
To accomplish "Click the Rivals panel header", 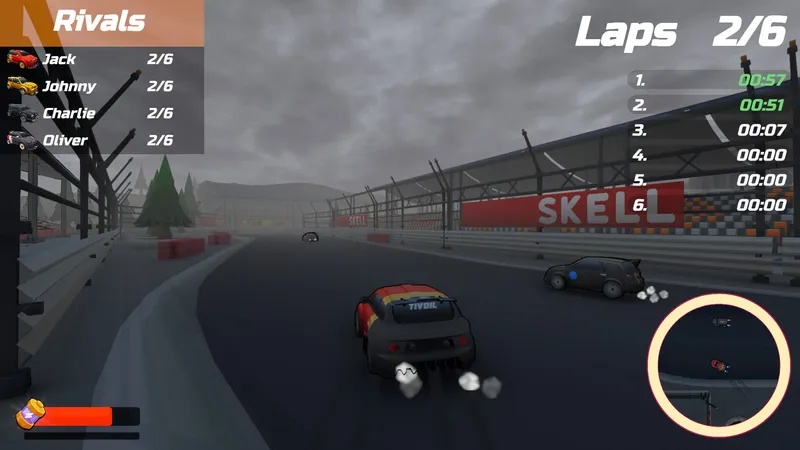I will (100, 21).
